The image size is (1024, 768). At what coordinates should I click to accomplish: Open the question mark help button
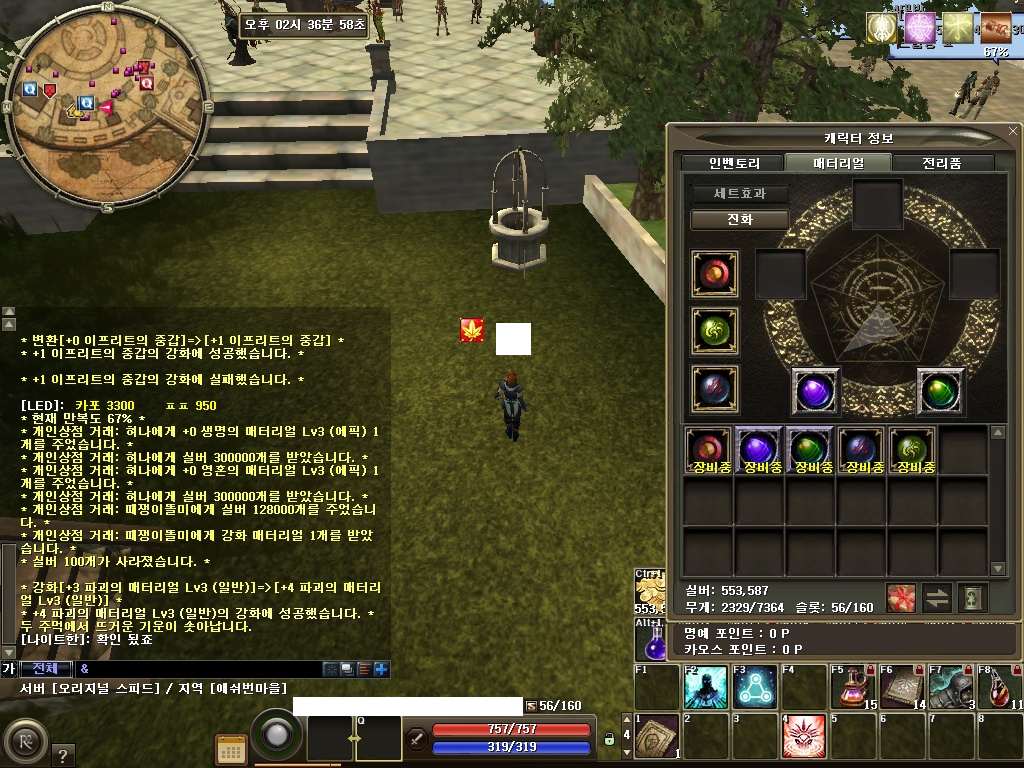coord(62,755)
